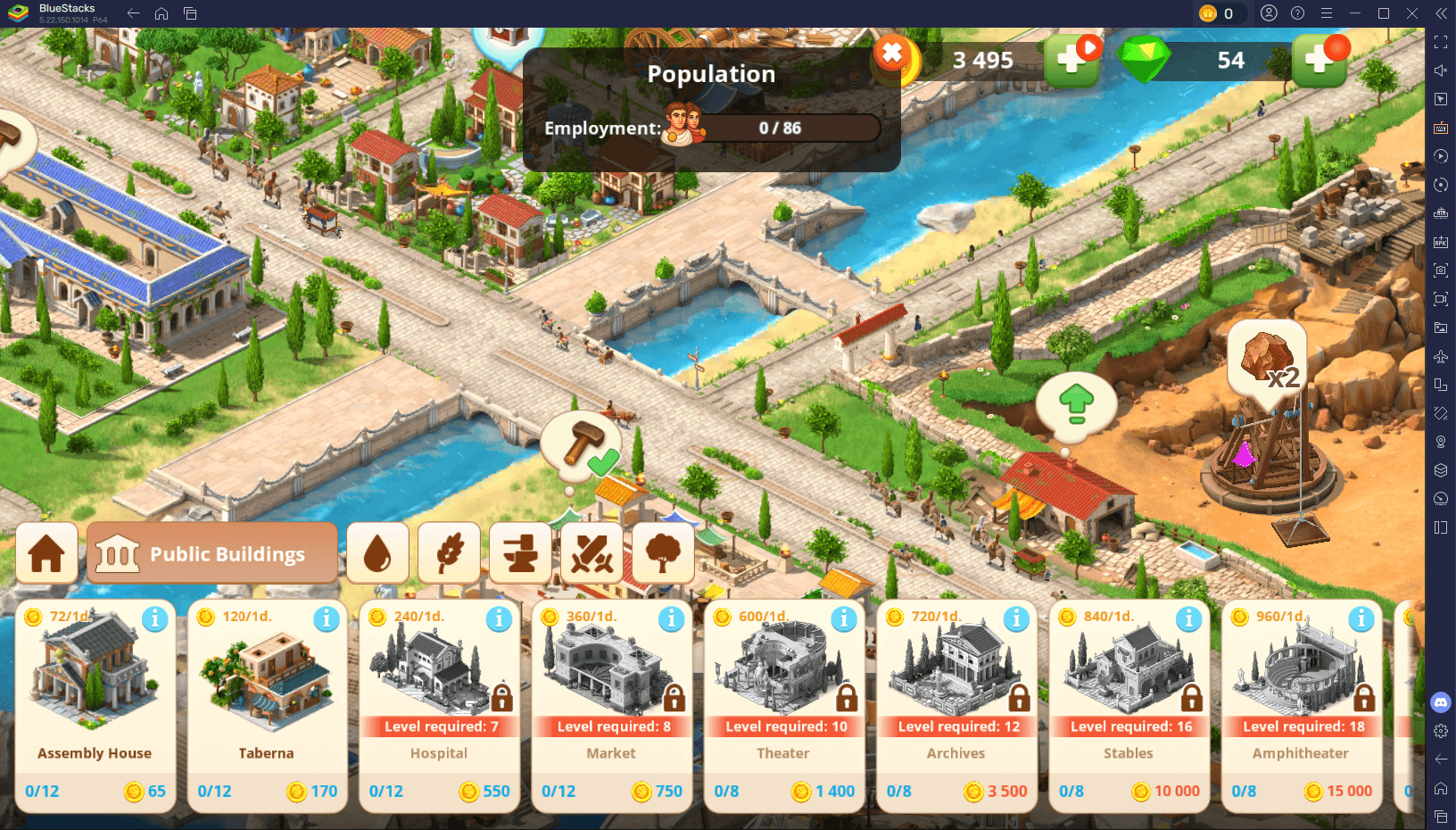
Task: Open keyboard game controls in BlueStacks sidebar
Action: [x=1440, y=128]
